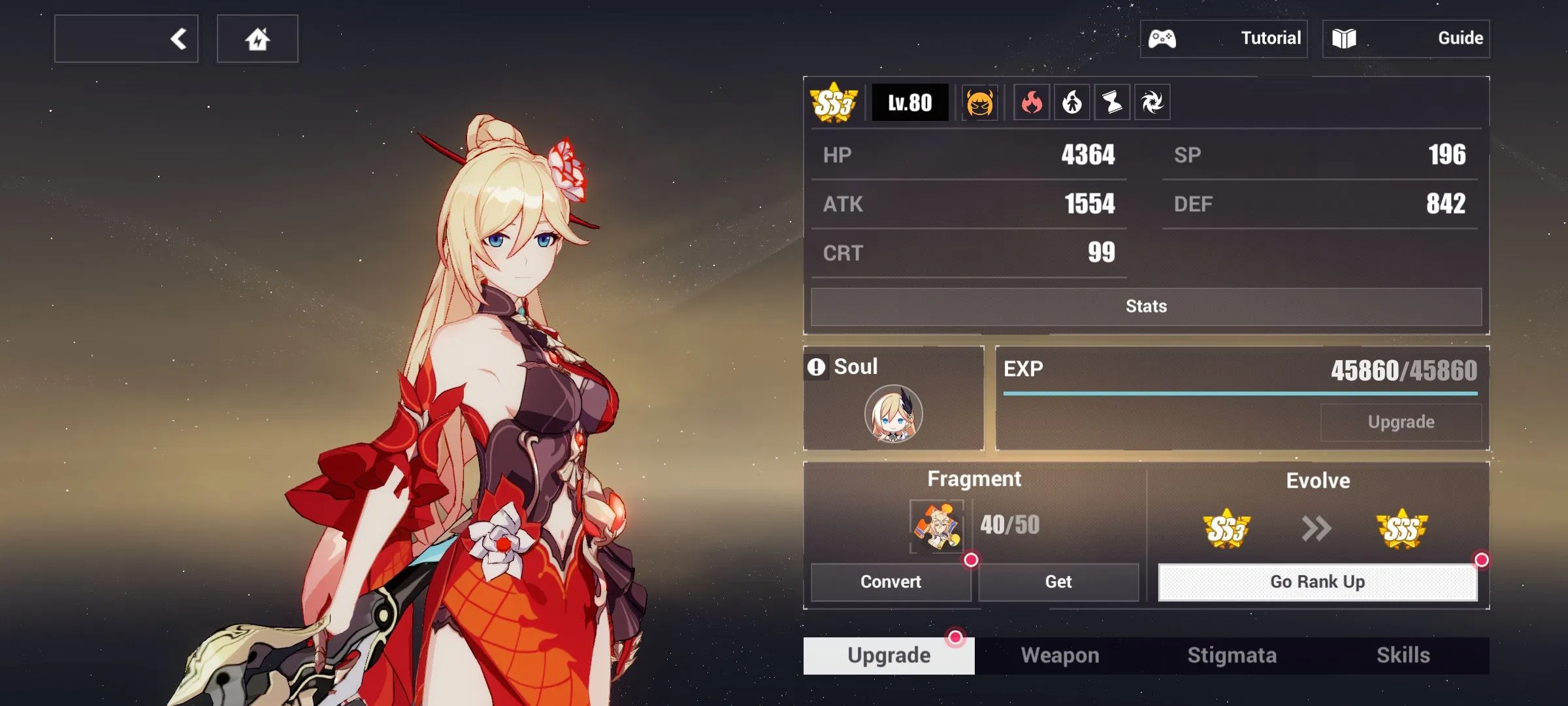Click the EXP Upgrade button
This screenshot has height=706, width=1568.
click(1401, 422)
